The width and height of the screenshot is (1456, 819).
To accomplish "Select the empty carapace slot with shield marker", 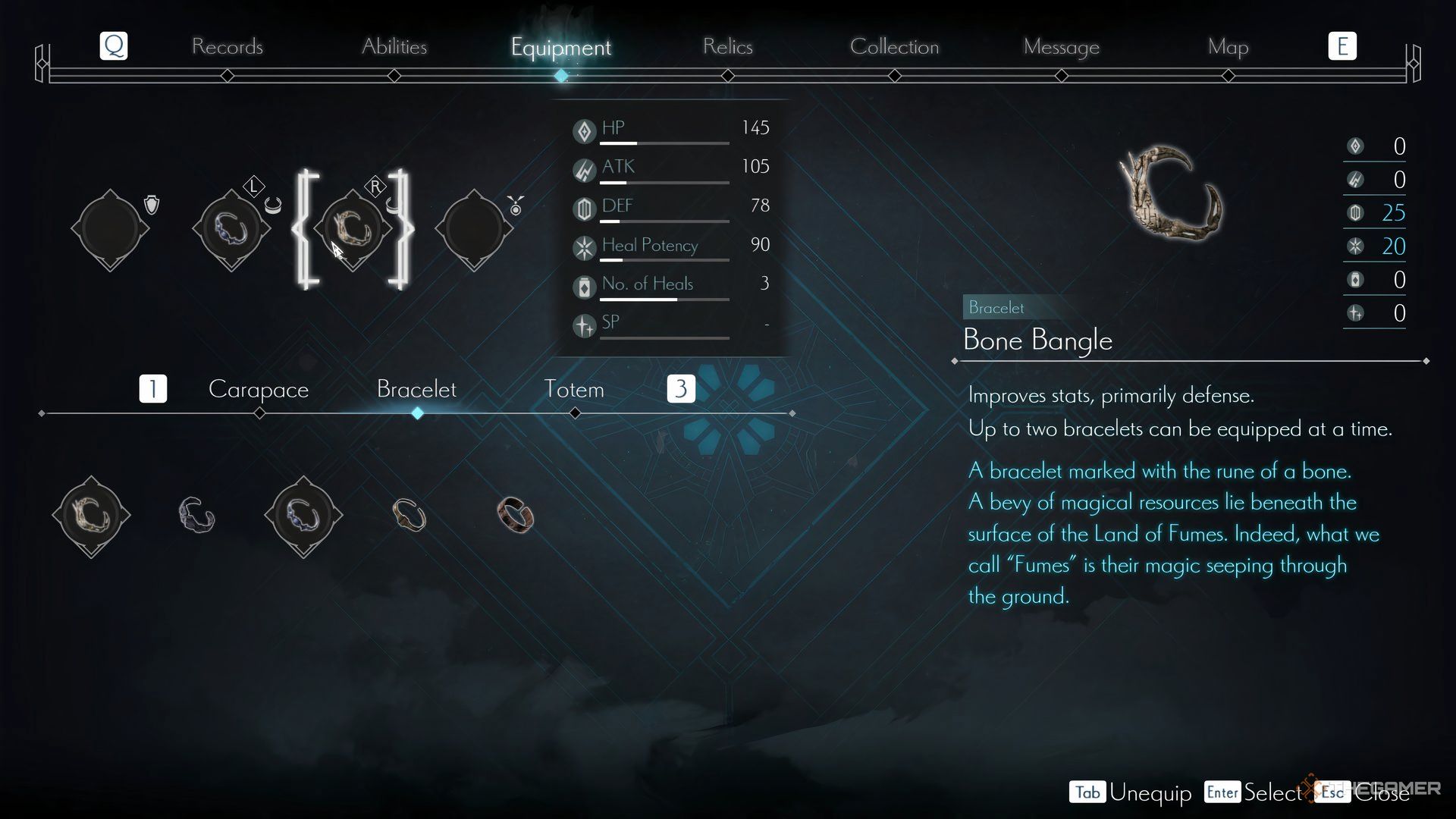I will (111, 228).
